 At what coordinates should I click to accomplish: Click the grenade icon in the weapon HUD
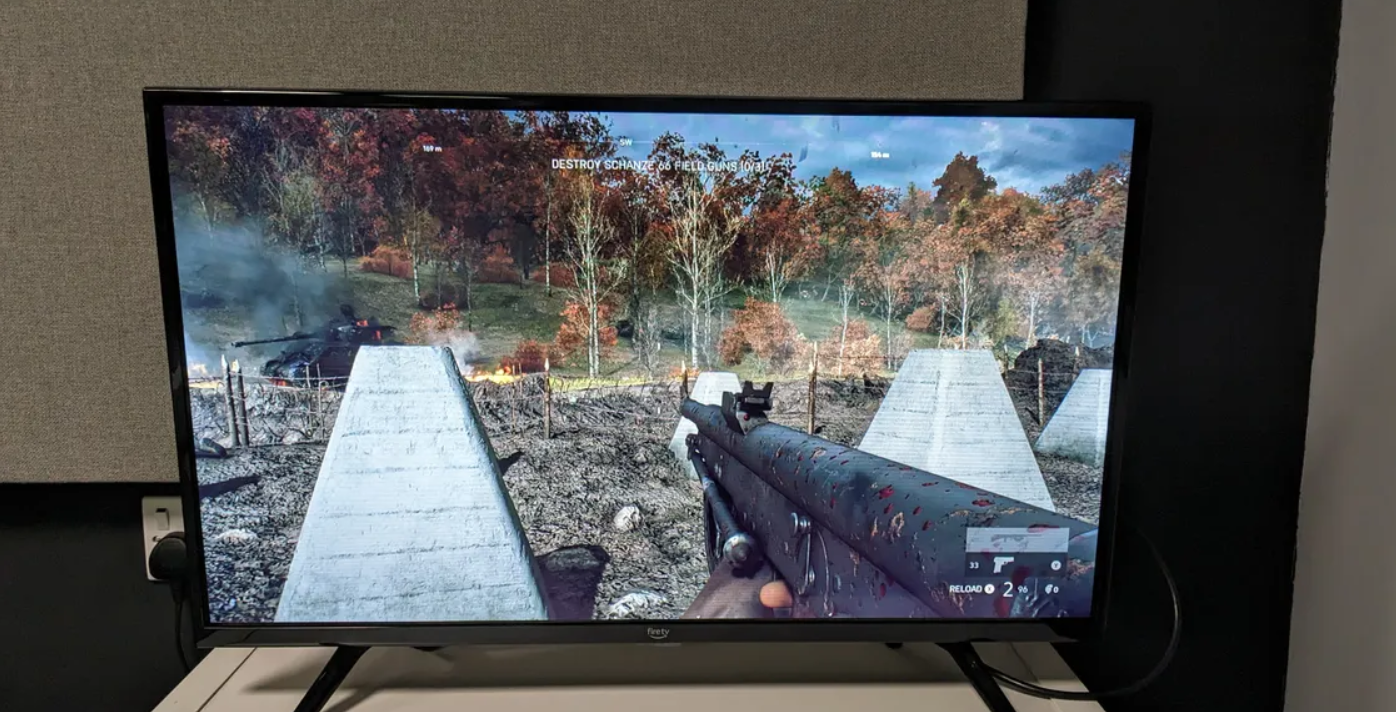[1051, 589]
